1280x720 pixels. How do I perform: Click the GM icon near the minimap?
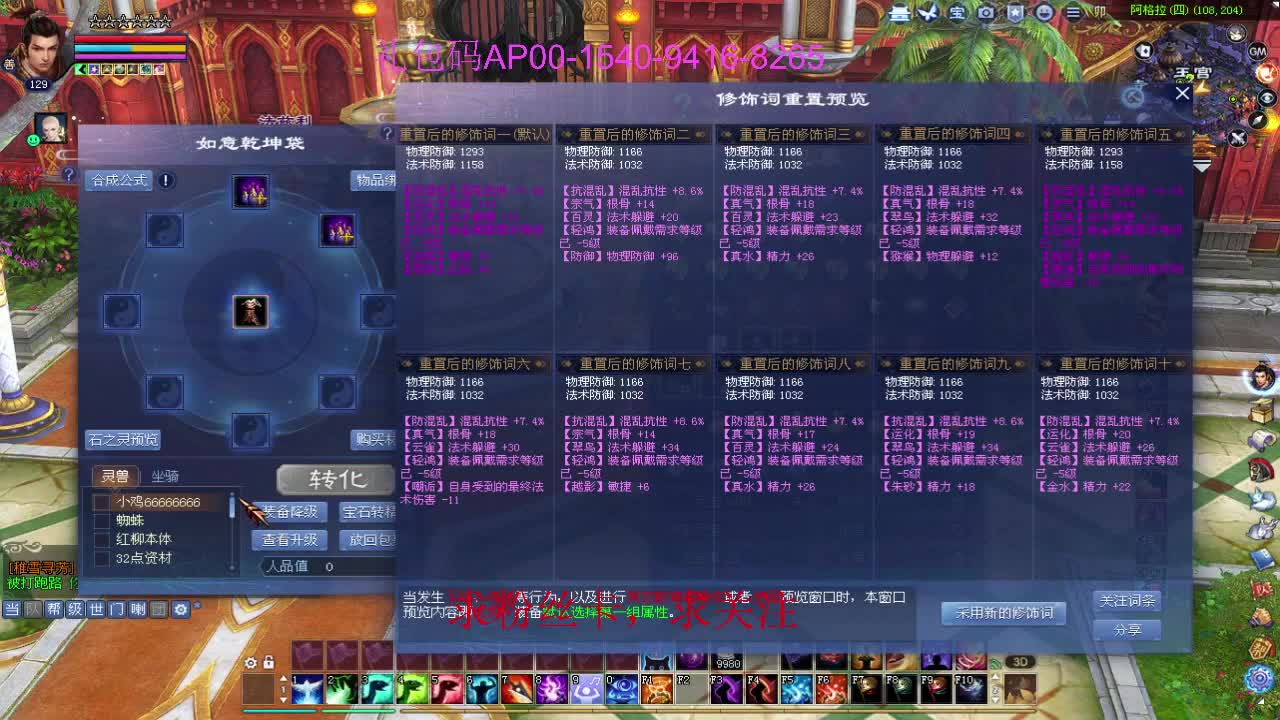coord(1257,52)
